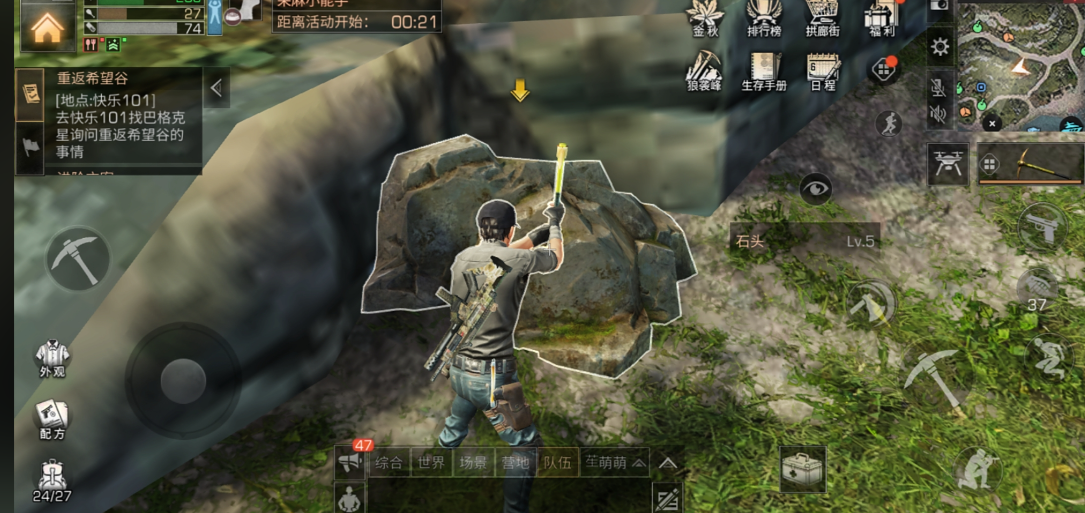The image size is (1085, 513).
Task: Select the equipped pickaxe weapon slot
Action: (1028, 163)
